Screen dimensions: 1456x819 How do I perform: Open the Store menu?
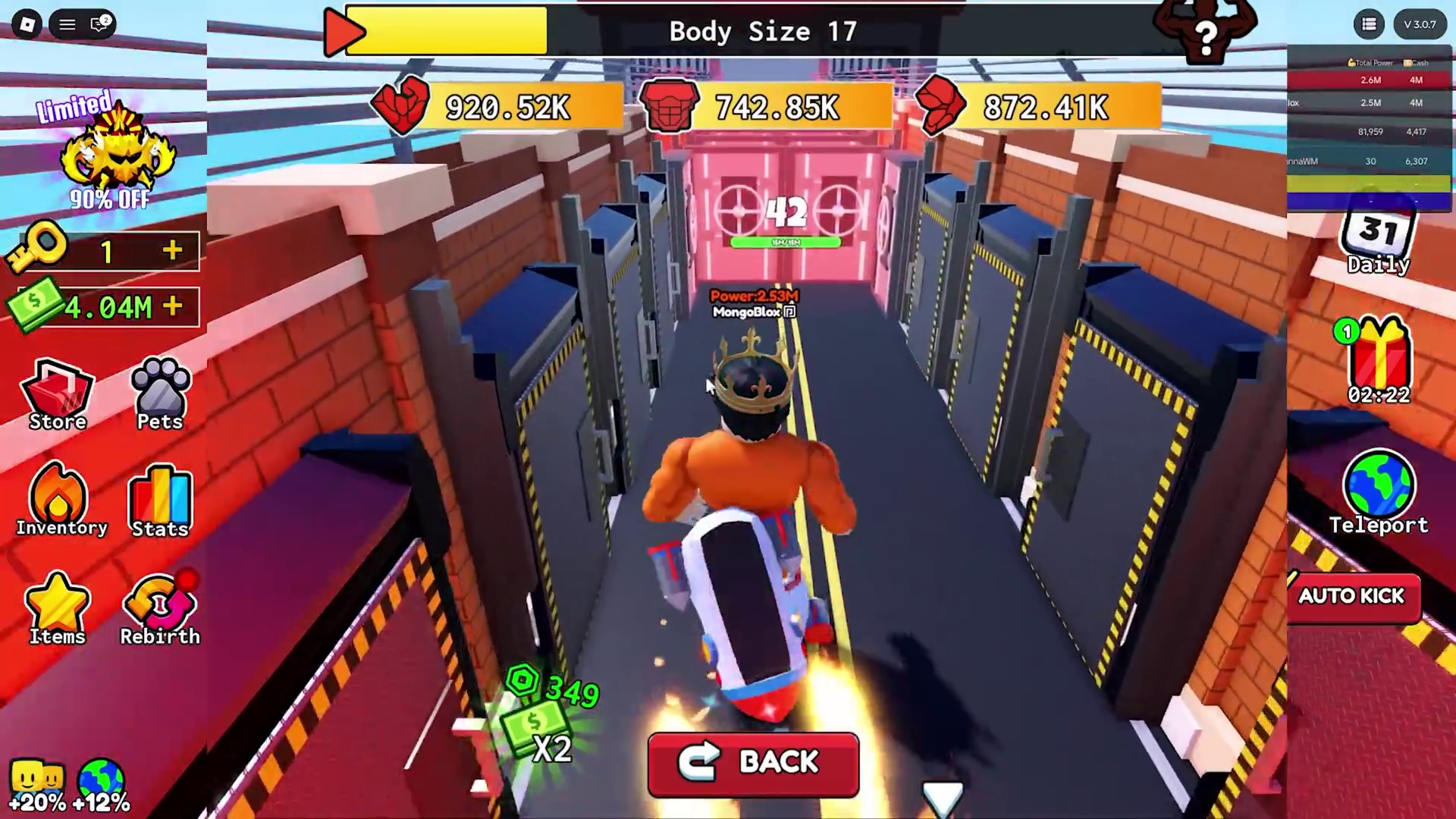[x=58, y=394]
